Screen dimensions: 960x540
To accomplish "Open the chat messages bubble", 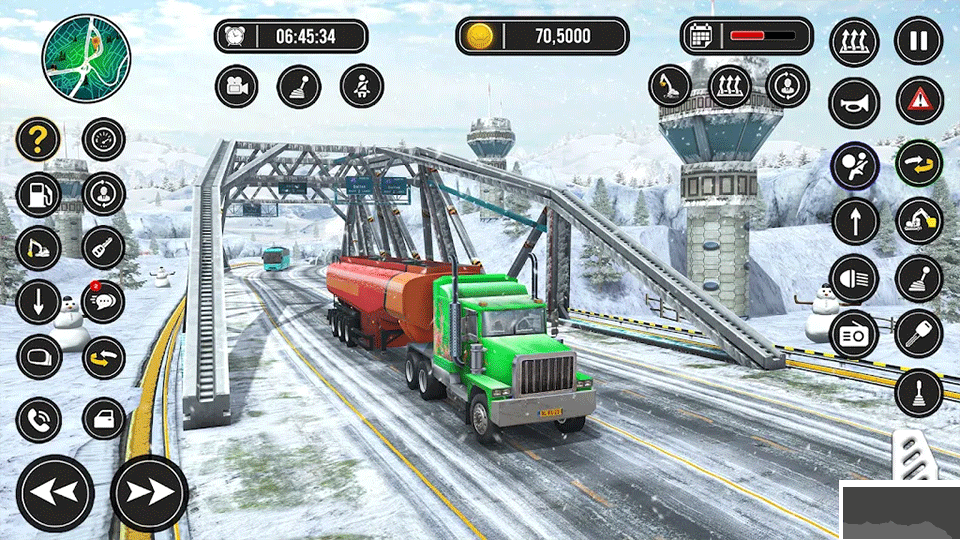I will (x=103, y=302).
